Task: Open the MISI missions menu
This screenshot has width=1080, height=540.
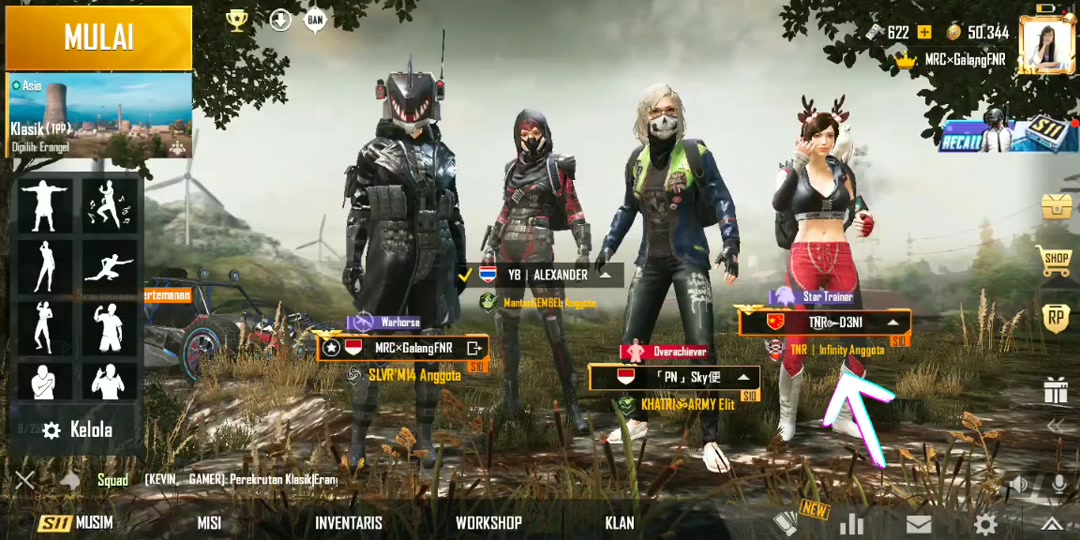Action: (x=209, y=523)
